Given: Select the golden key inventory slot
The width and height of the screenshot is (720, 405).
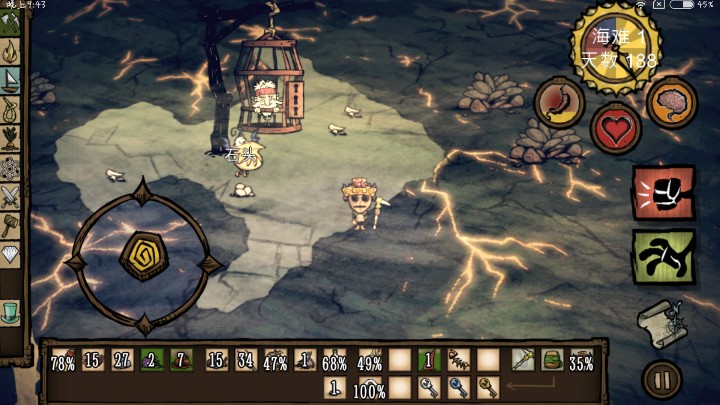Looking at the screenshot, I should 488,388.
